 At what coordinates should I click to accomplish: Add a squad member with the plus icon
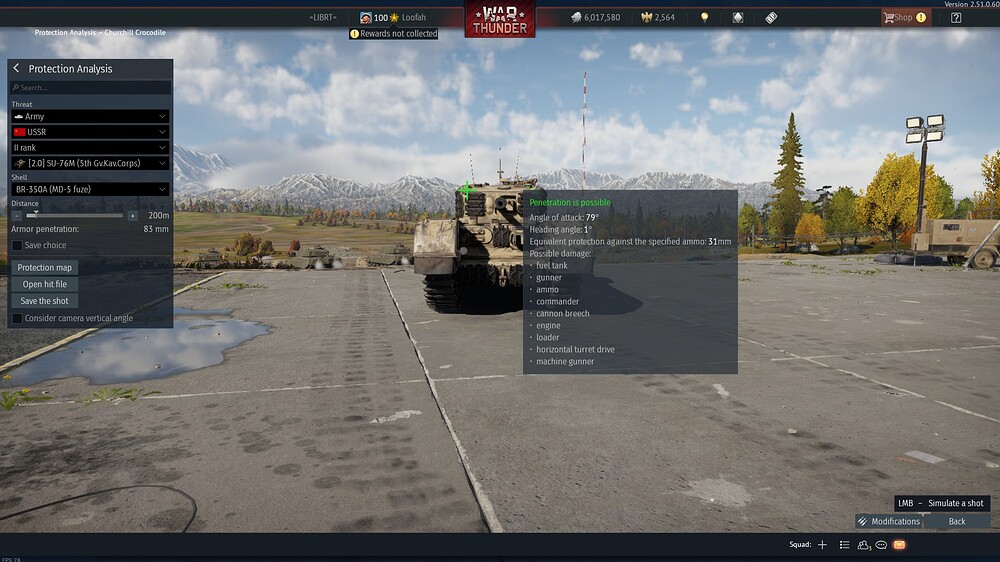pos(822,545)
